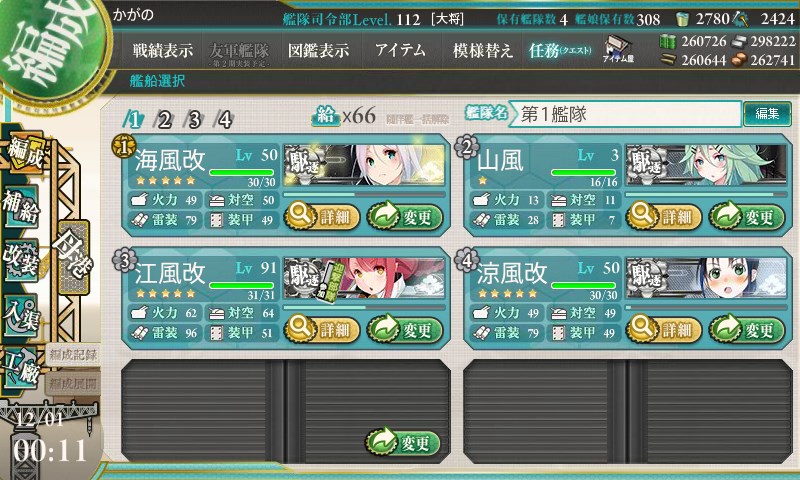Open 編成記録 formation record tab
The image size is (800, 480).
[70, 353]
